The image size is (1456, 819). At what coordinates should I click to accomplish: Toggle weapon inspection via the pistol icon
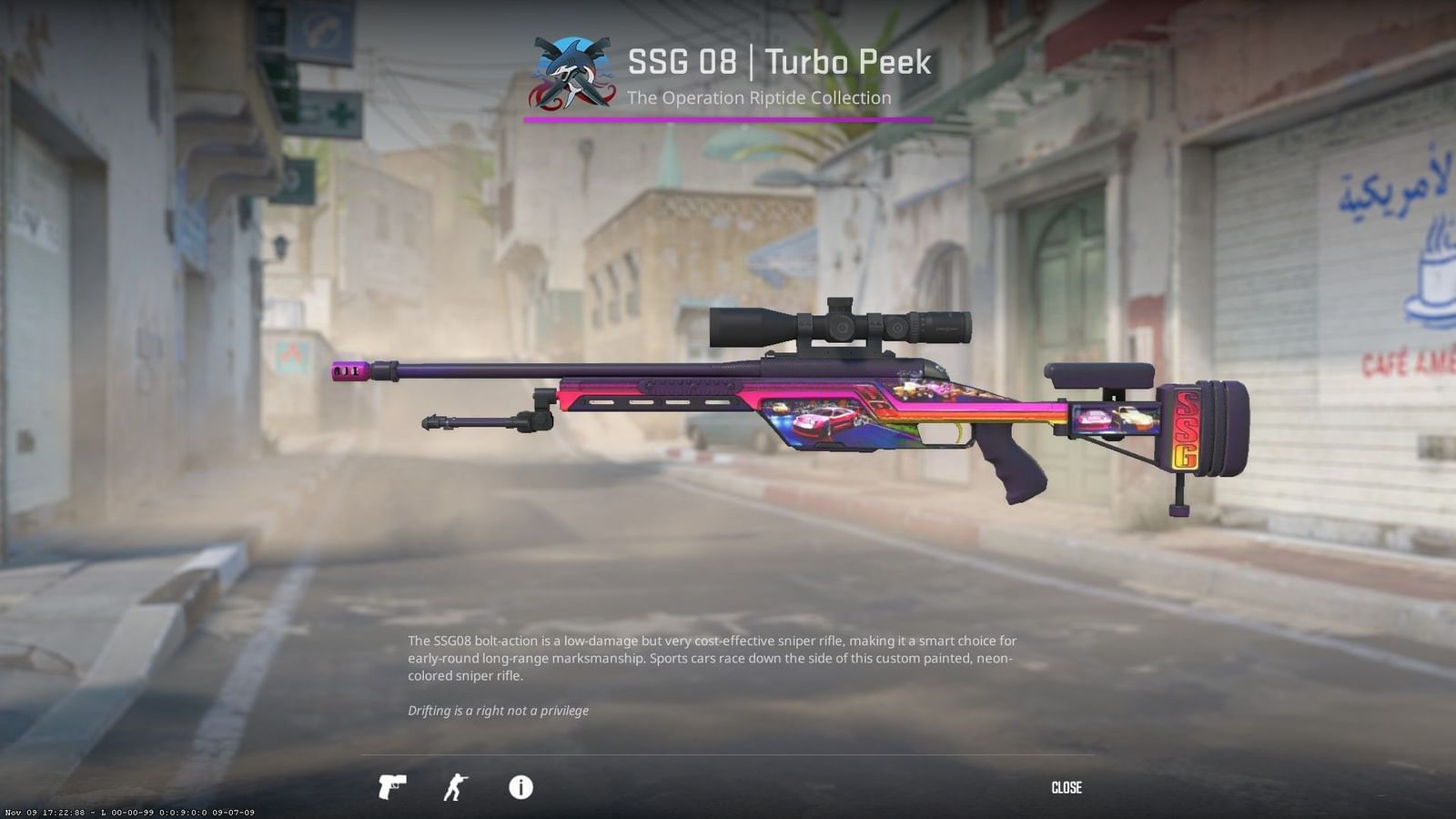point(391,788)
